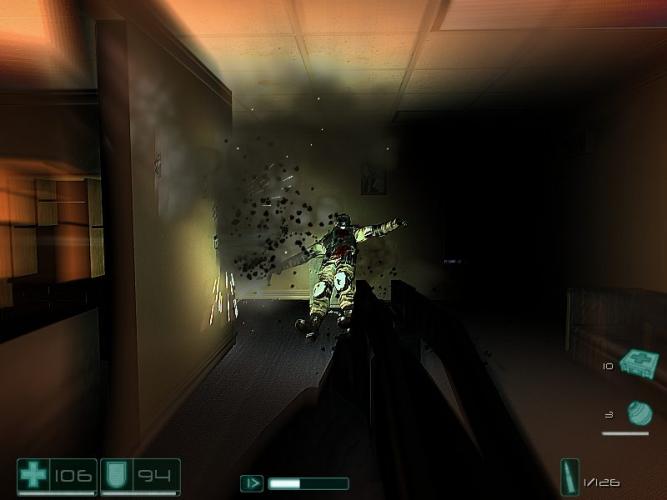Viewport: 667px width, 500px height.
Task: Activate the slow-motion reflex icon
Action: coord(252,483)
